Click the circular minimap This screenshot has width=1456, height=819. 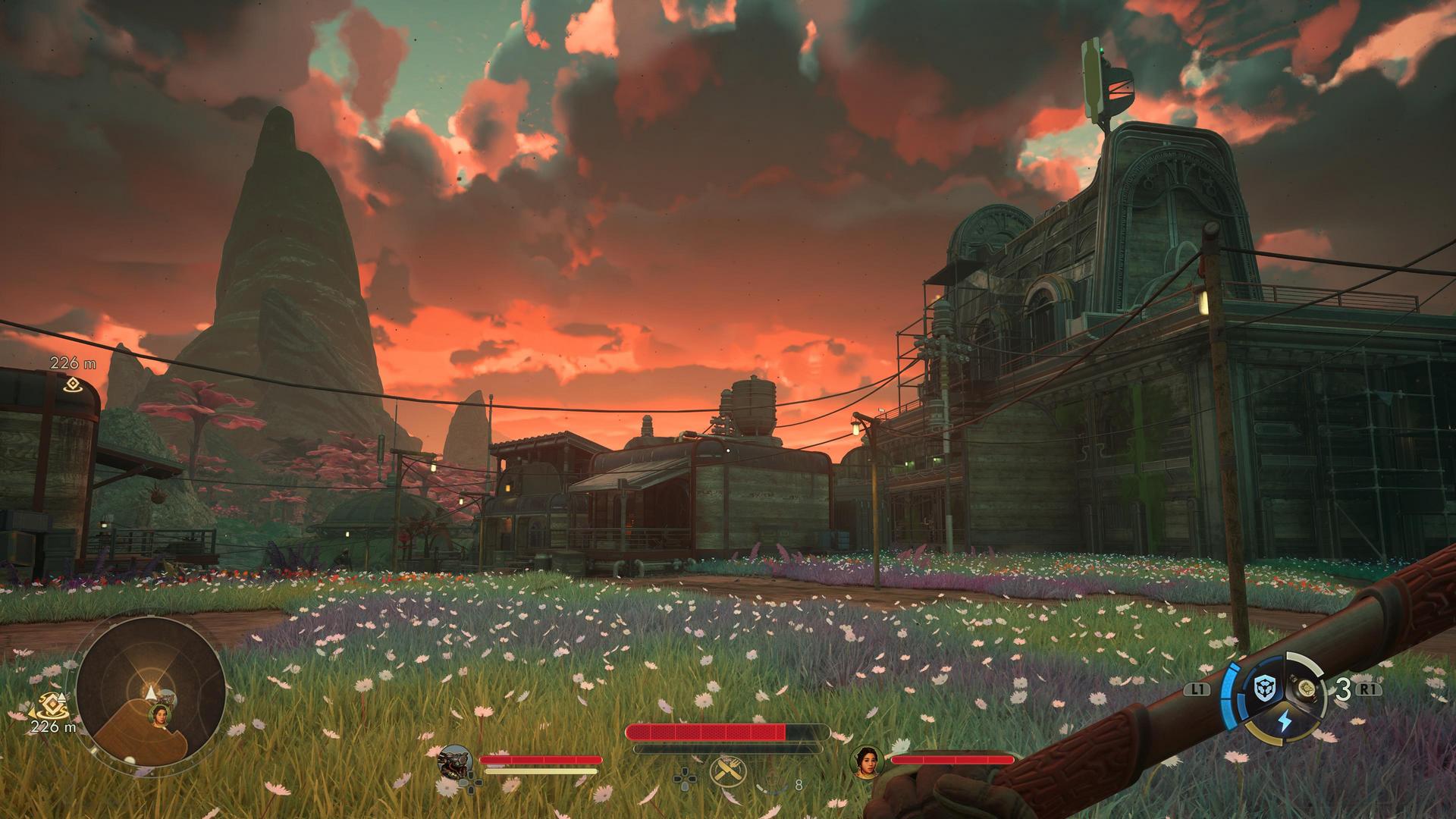(150, 693)
